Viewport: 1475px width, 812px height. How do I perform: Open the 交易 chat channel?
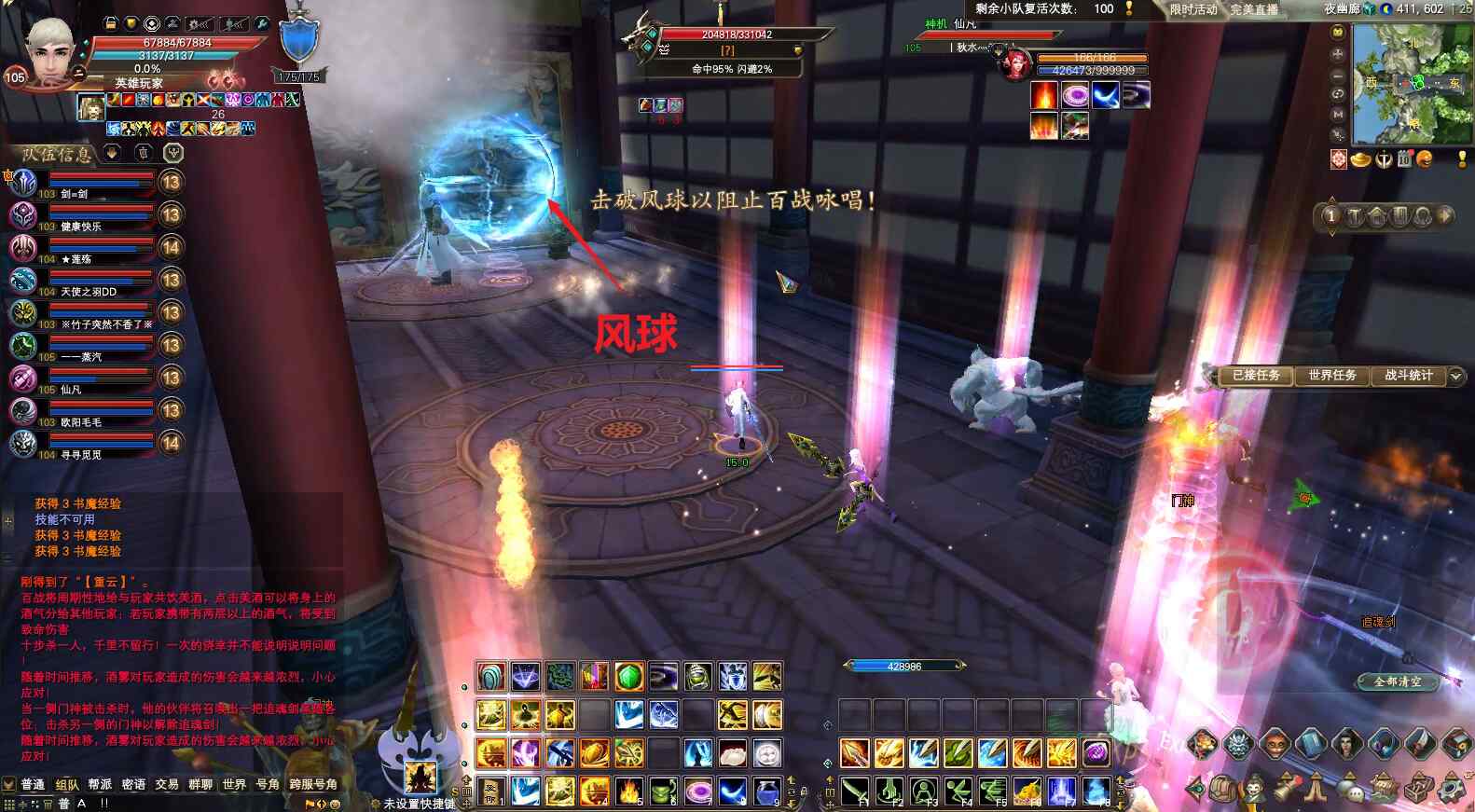click(x=167, y=785)
